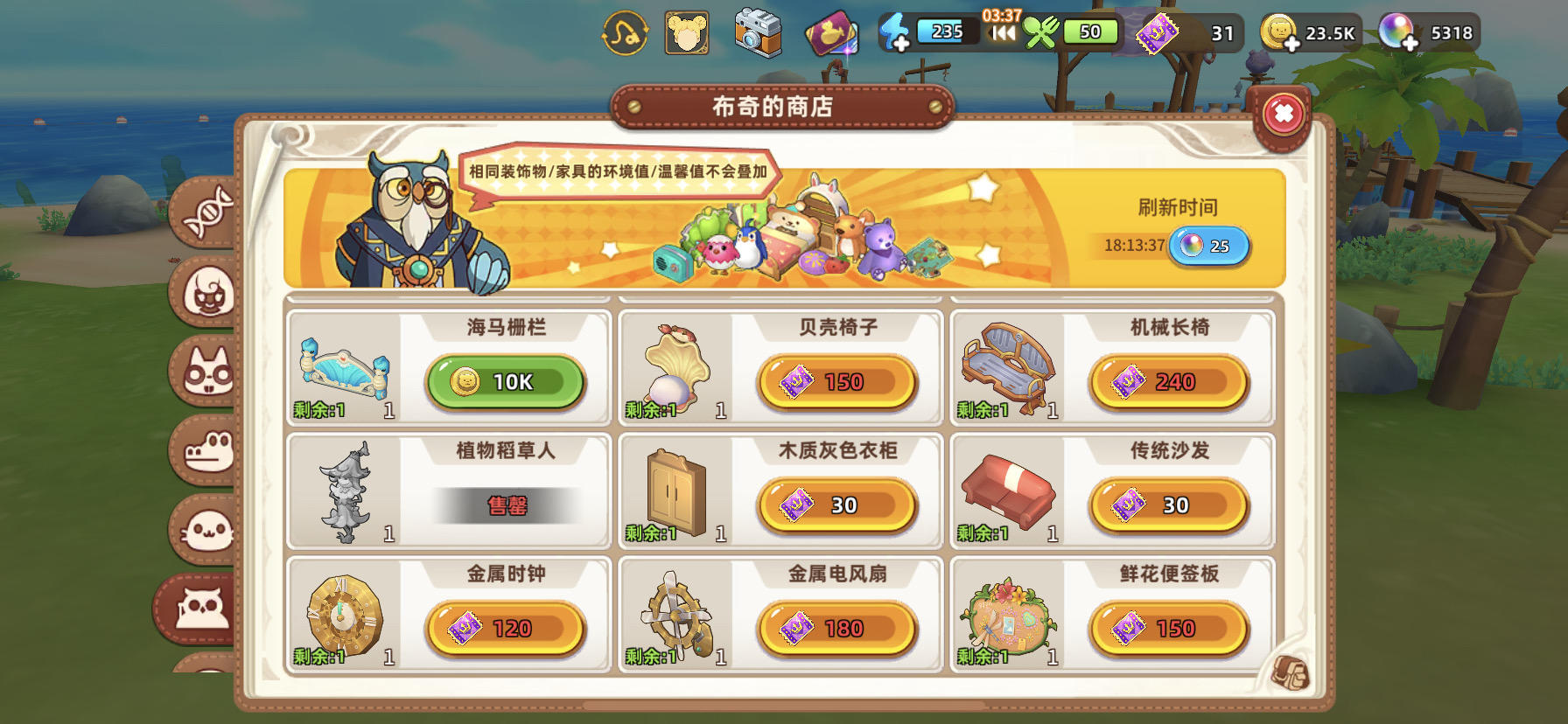Image resolution: width=1568 pixels, height=724 pixels.
Task: Click the sold-out 植物稻草人 item
Action: 504,505
